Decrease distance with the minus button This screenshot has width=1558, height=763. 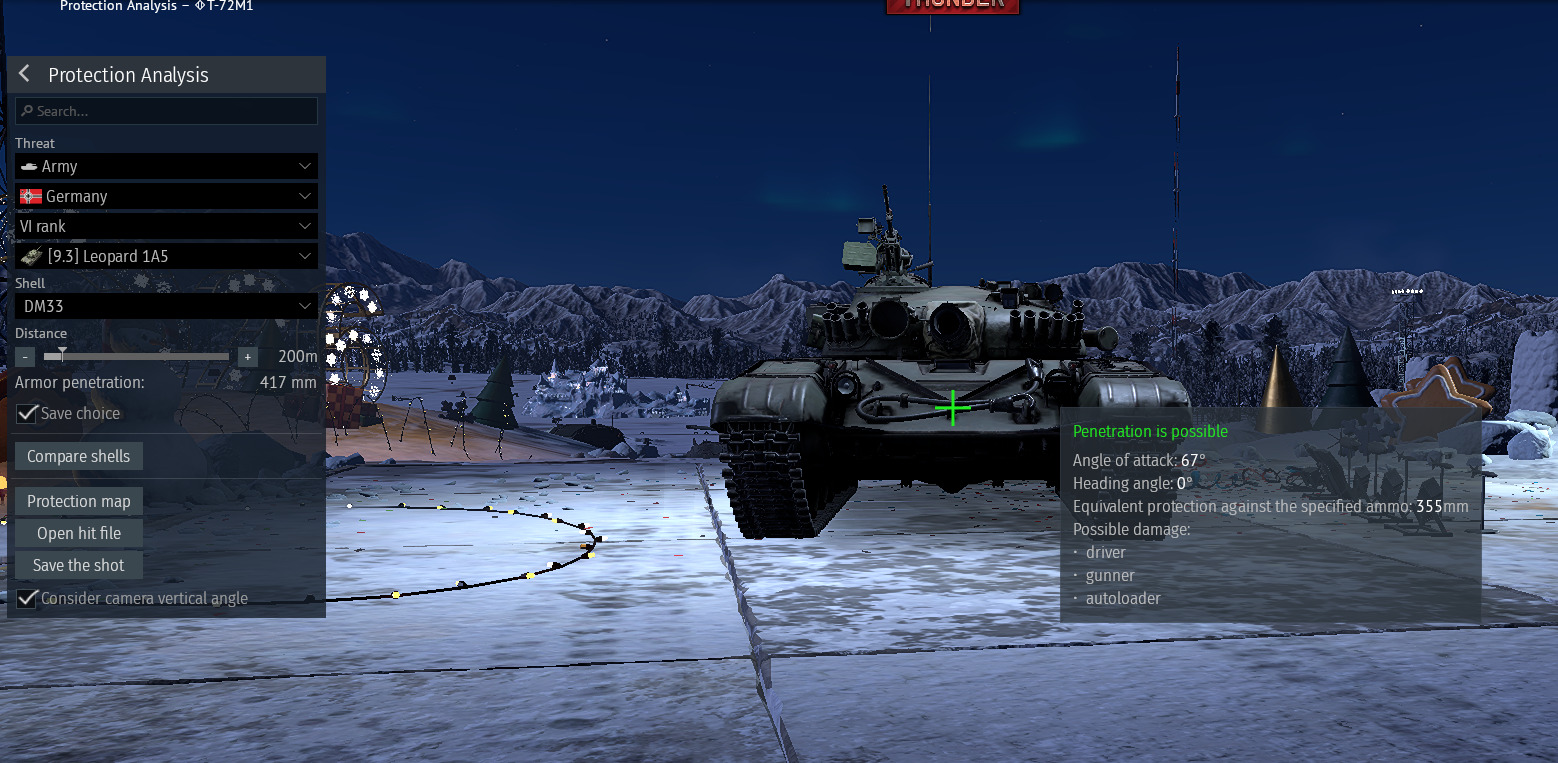(25, 357)
